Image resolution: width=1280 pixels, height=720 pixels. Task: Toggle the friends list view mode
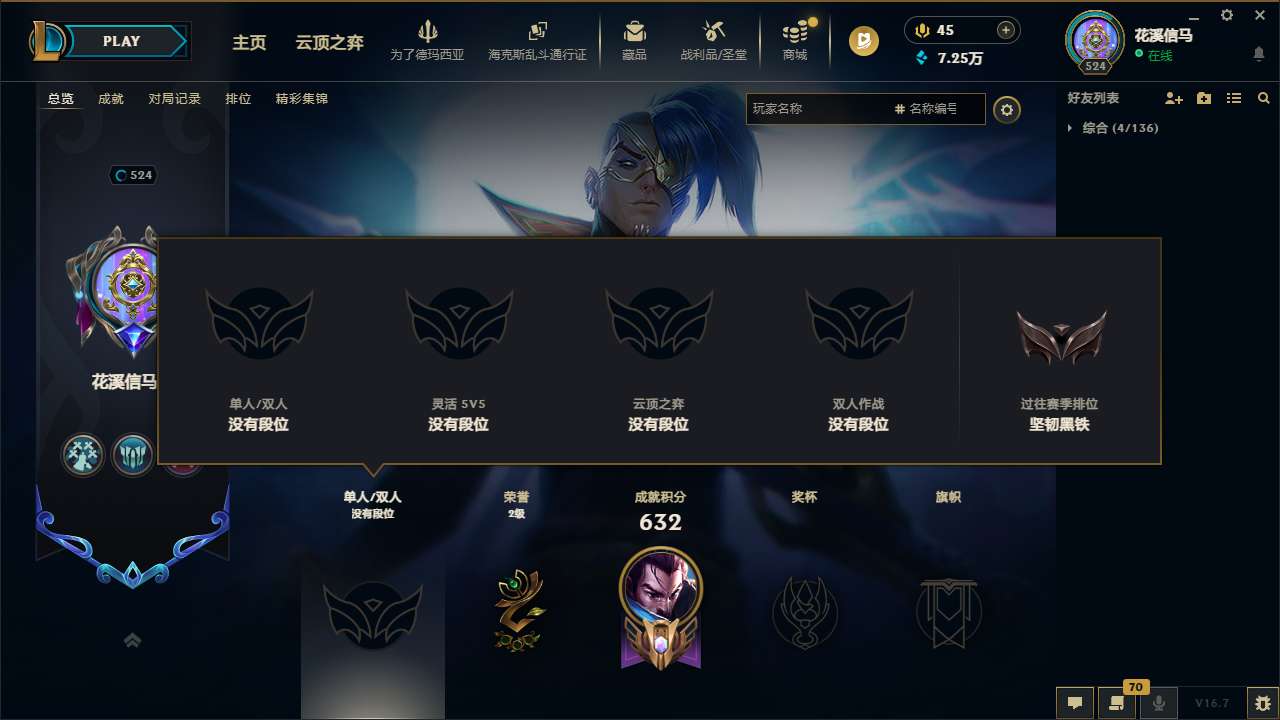pyautogui.click(x=1233, y=98)
